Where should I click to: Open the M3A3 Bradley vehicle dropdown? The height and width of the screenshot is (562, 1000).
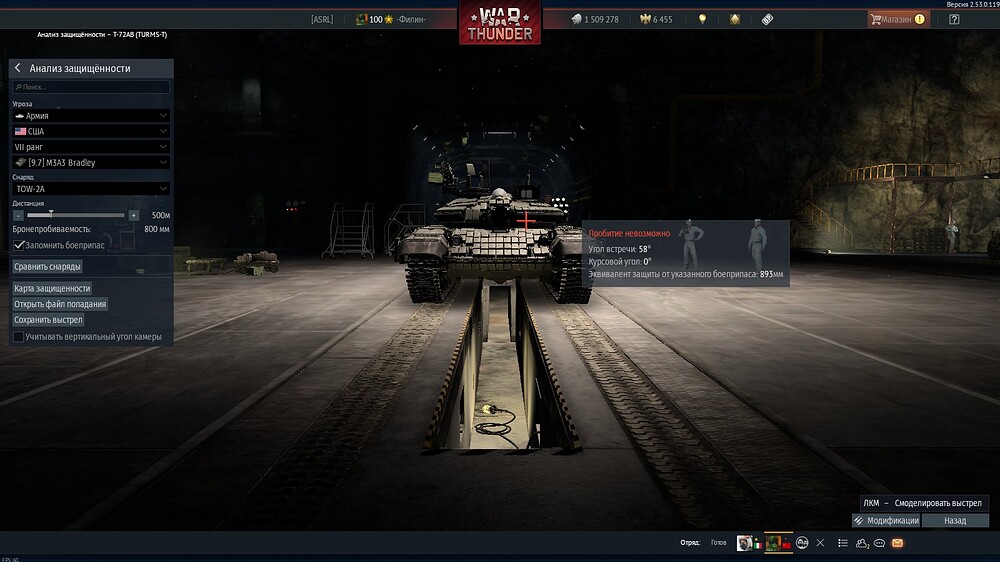(x=91, y=162)
